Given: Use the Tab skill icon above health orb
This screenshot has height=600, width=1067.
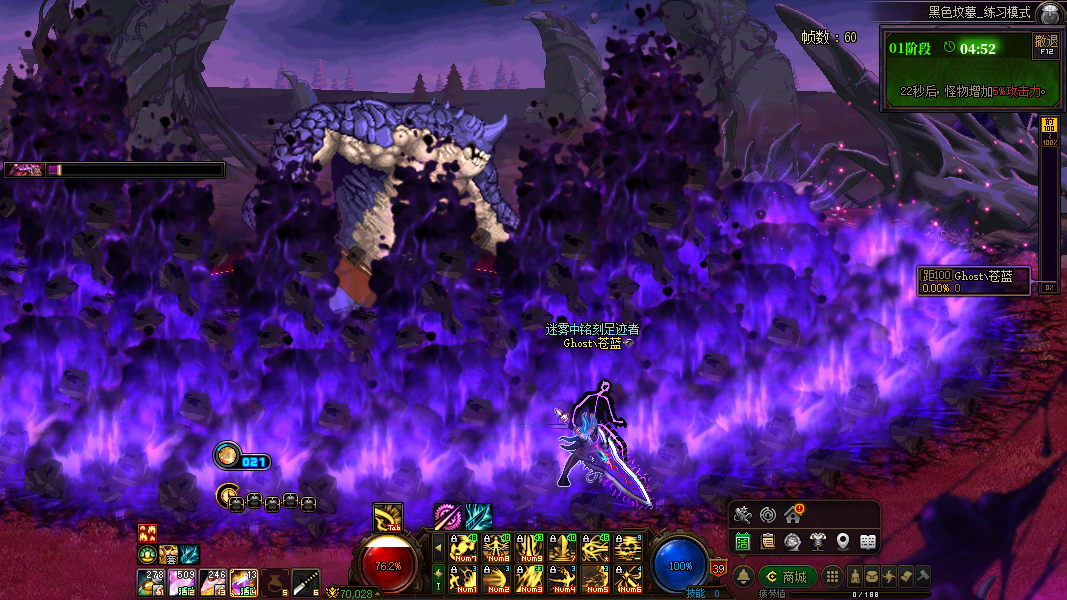Looking at the screenshot, I should [x=387, y=516].
